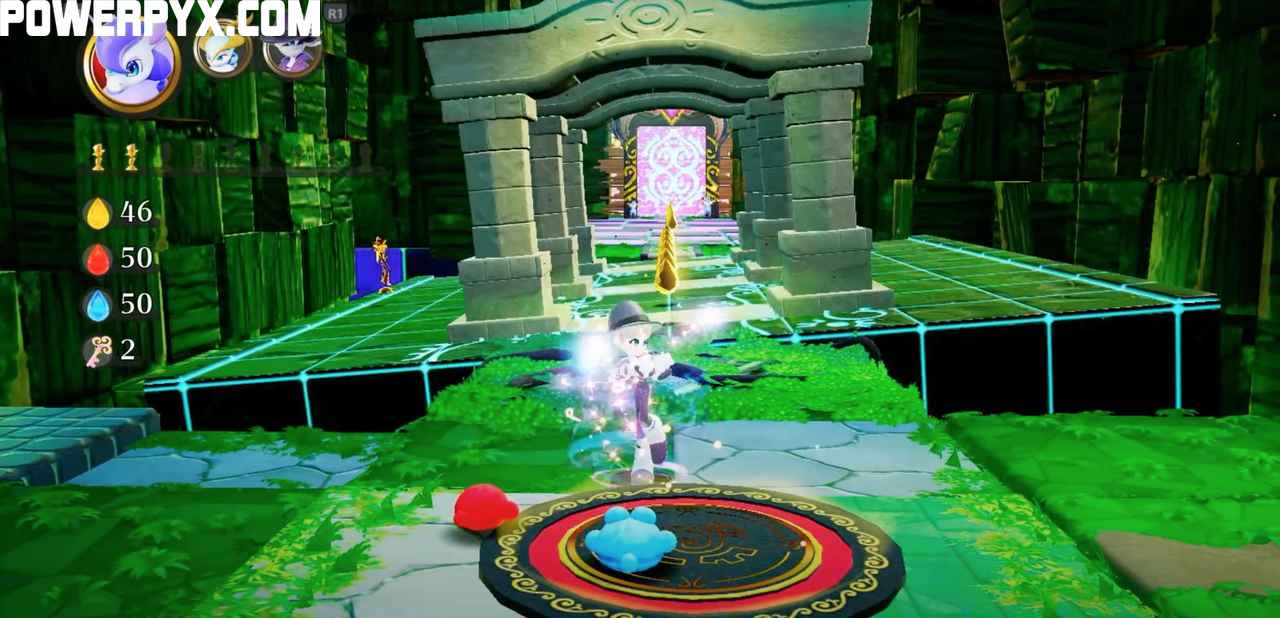Choose the dark purple costume icon
Image resolution: width=1280 pixels, height=618 pixels.
[291, 49]
